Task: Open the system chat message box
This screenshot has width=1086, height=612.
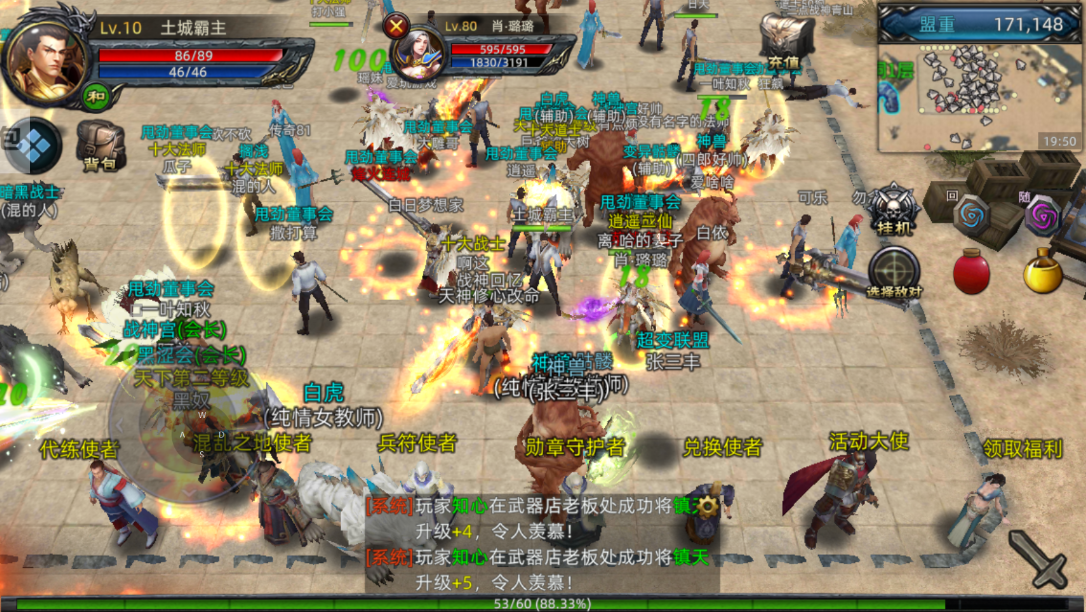Action: pyautogui.click(x=541, y=544)
